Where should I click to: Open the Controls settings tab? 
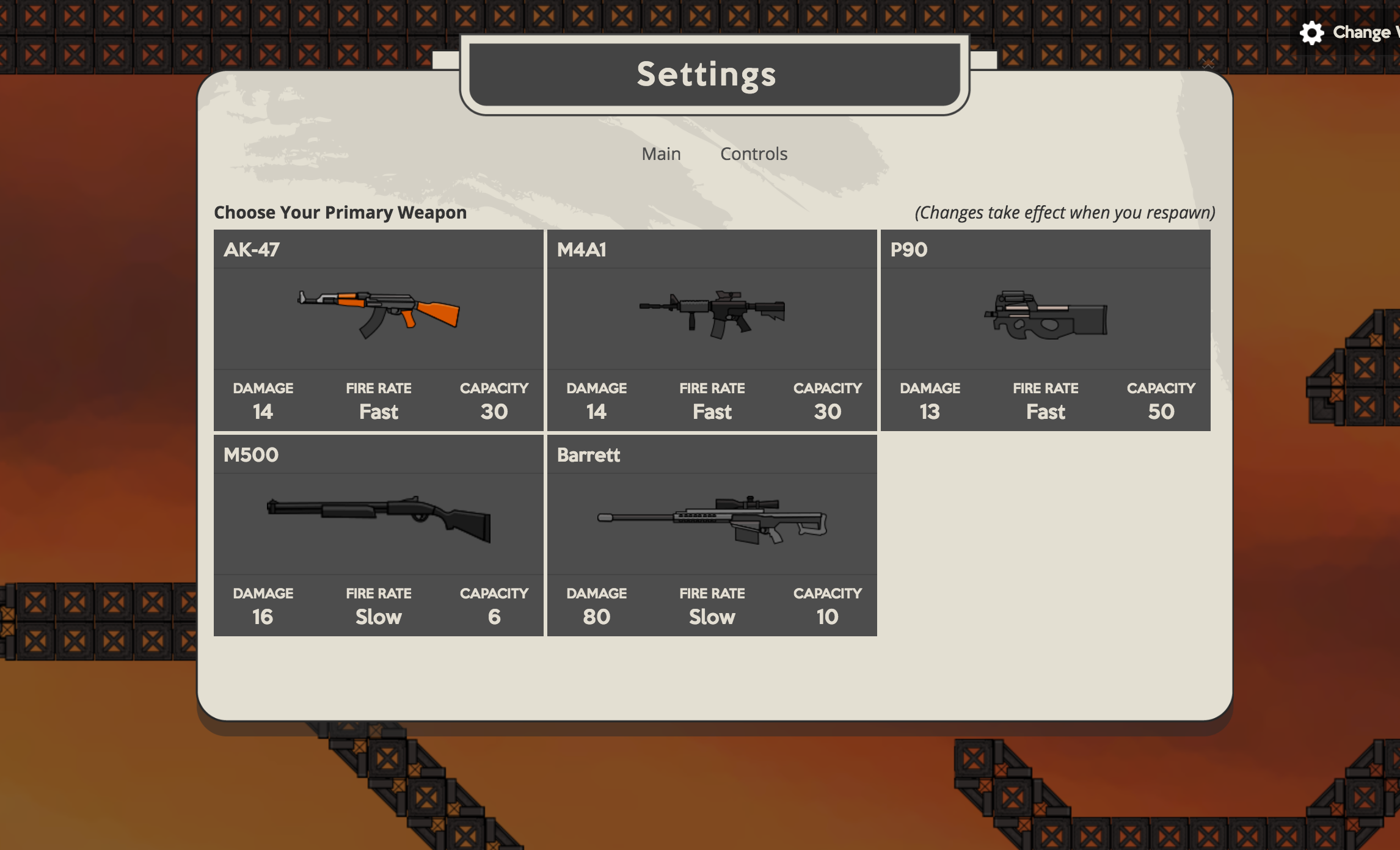point(754,154)
